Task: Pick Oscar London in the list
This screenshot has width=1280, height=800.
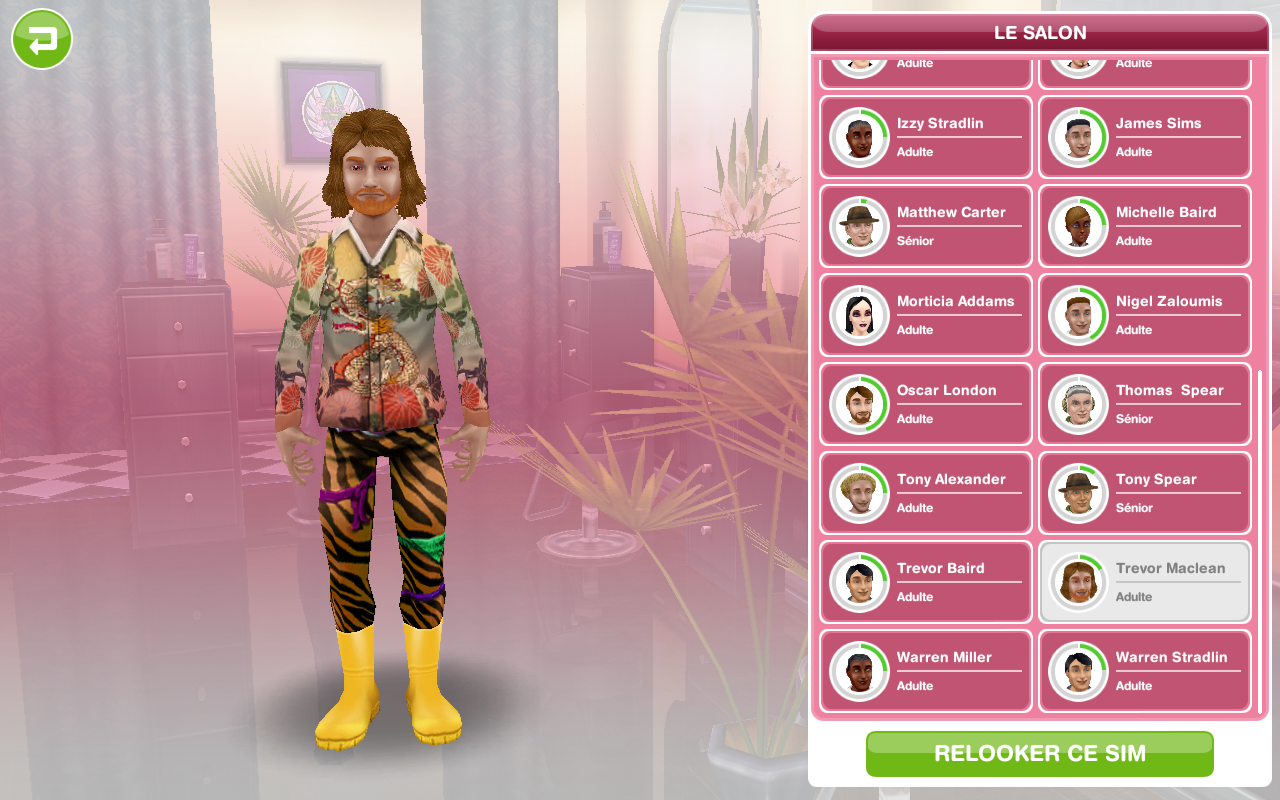Action: (x=925, y=404)
